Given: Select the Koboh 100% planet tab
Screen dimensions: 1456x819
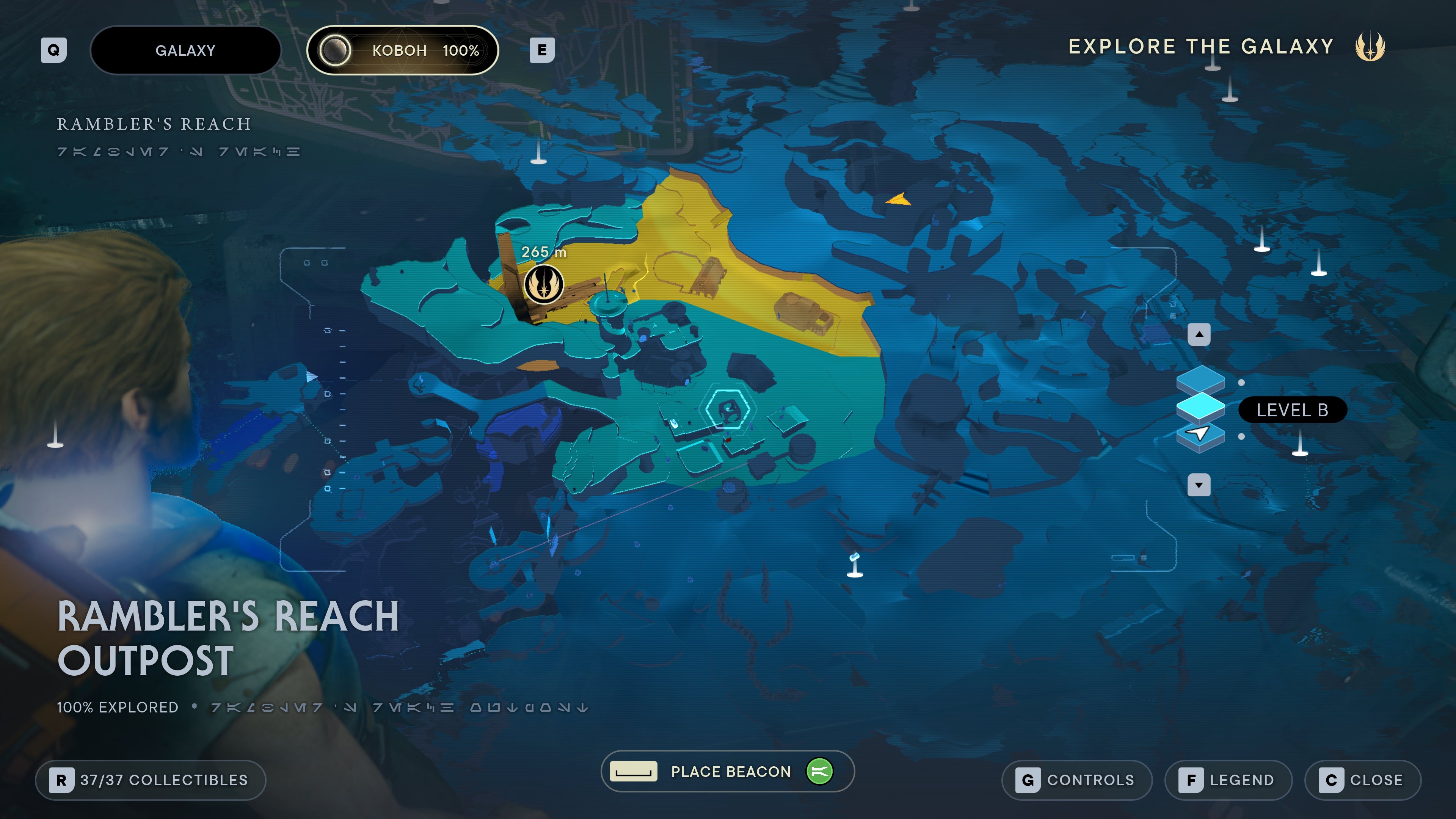Looking at the screenshot, I should (x=402, y=50).
